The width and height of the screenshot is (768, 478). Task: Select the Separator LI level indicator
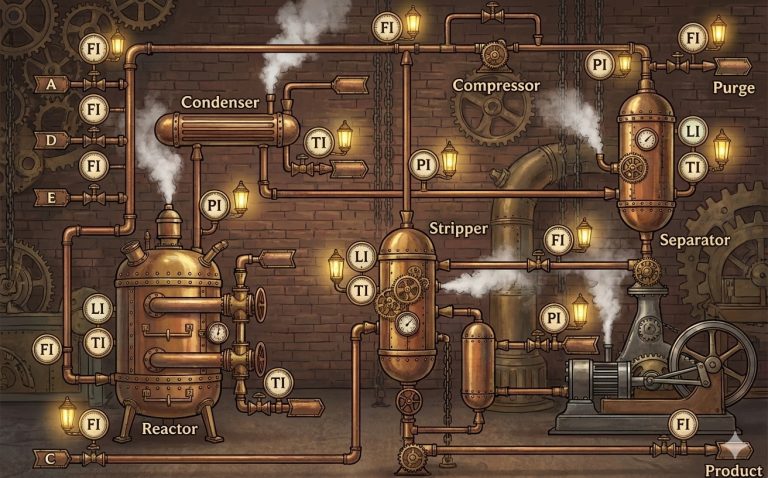click(692, 132)
